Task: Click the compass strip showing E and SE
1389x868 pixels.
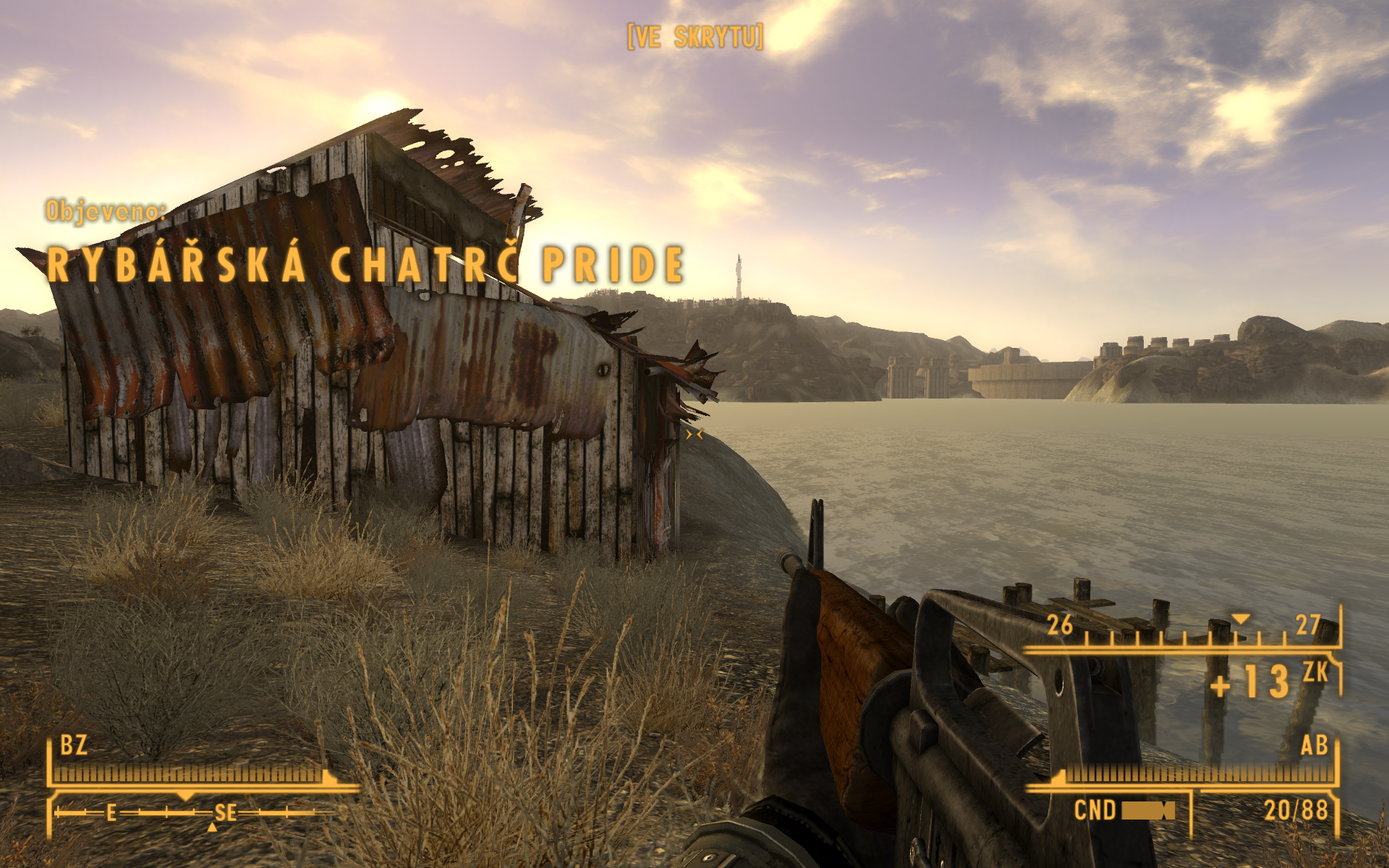Action: [x=194, y=813]
